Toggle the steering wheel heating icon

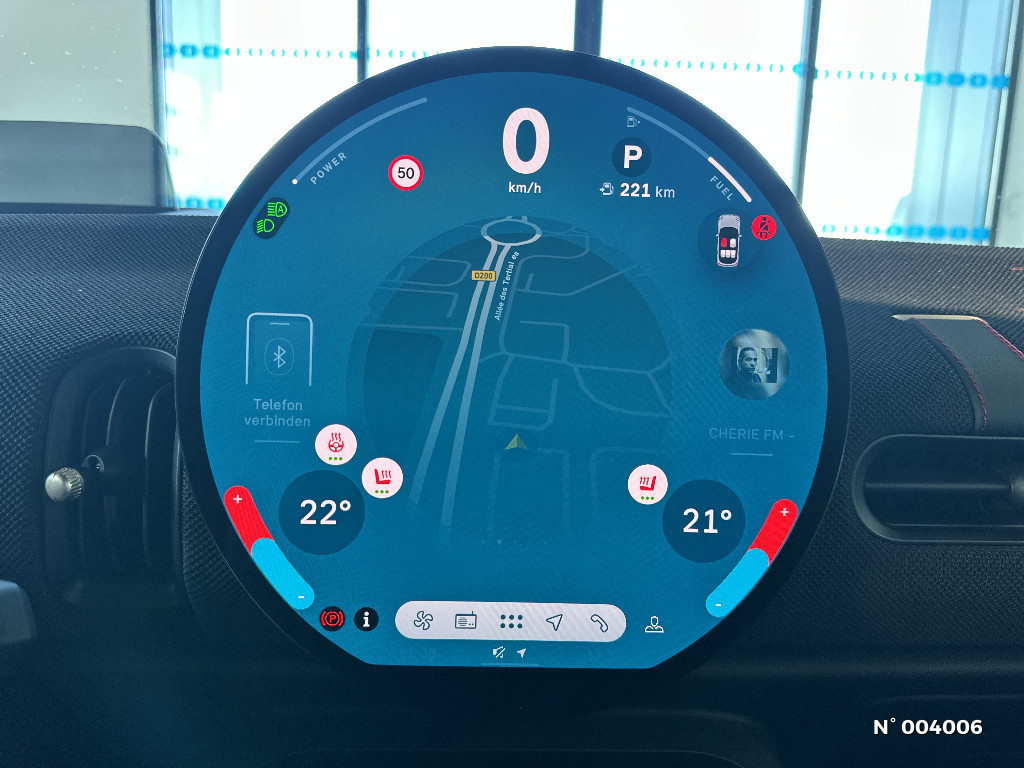(334, 443)
